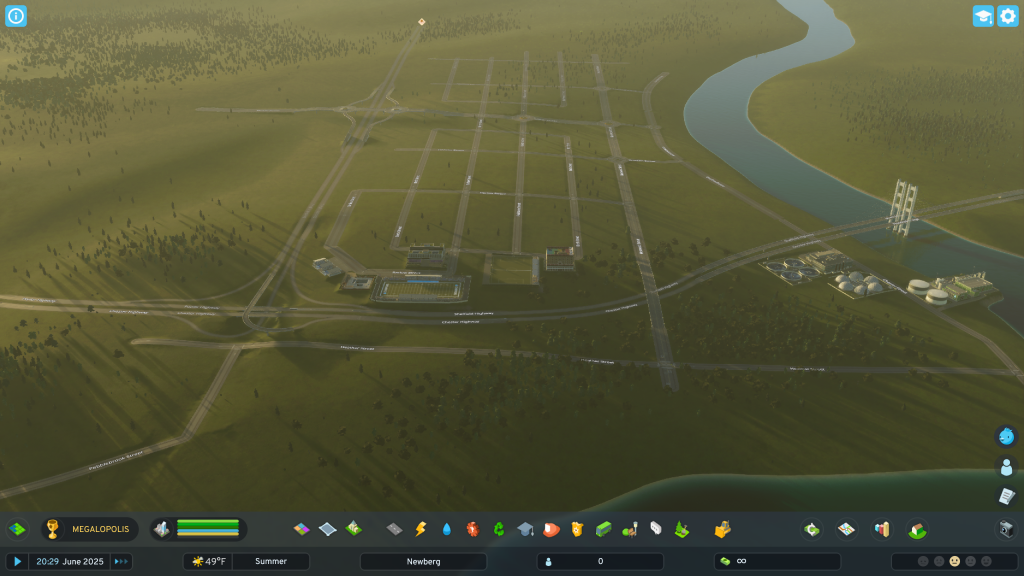Open the Electricity lightning bolt menu

(420, 529)
